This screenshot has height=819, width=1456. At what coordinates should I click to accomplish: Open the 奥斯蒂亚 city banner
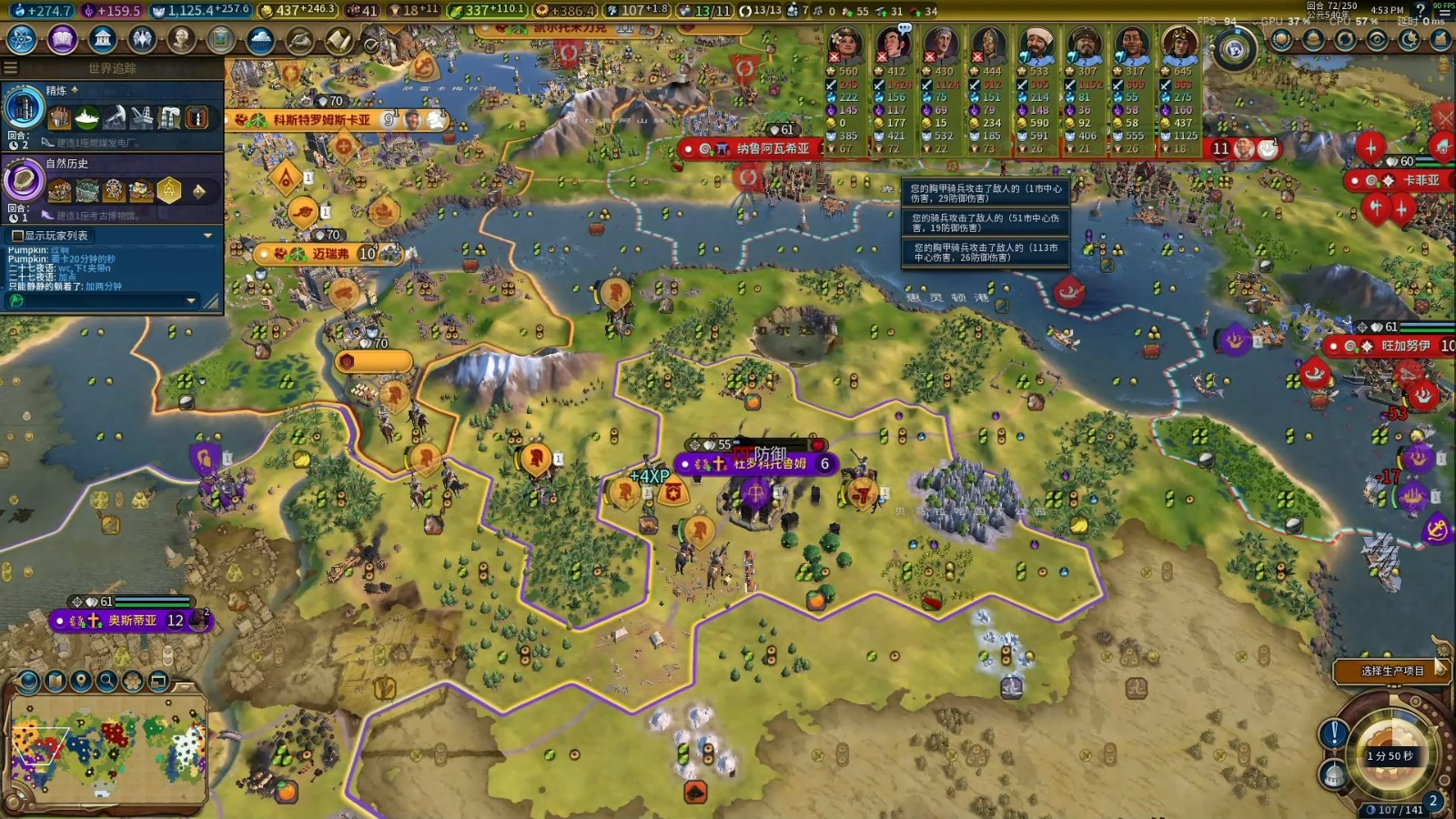coord(131,621)
